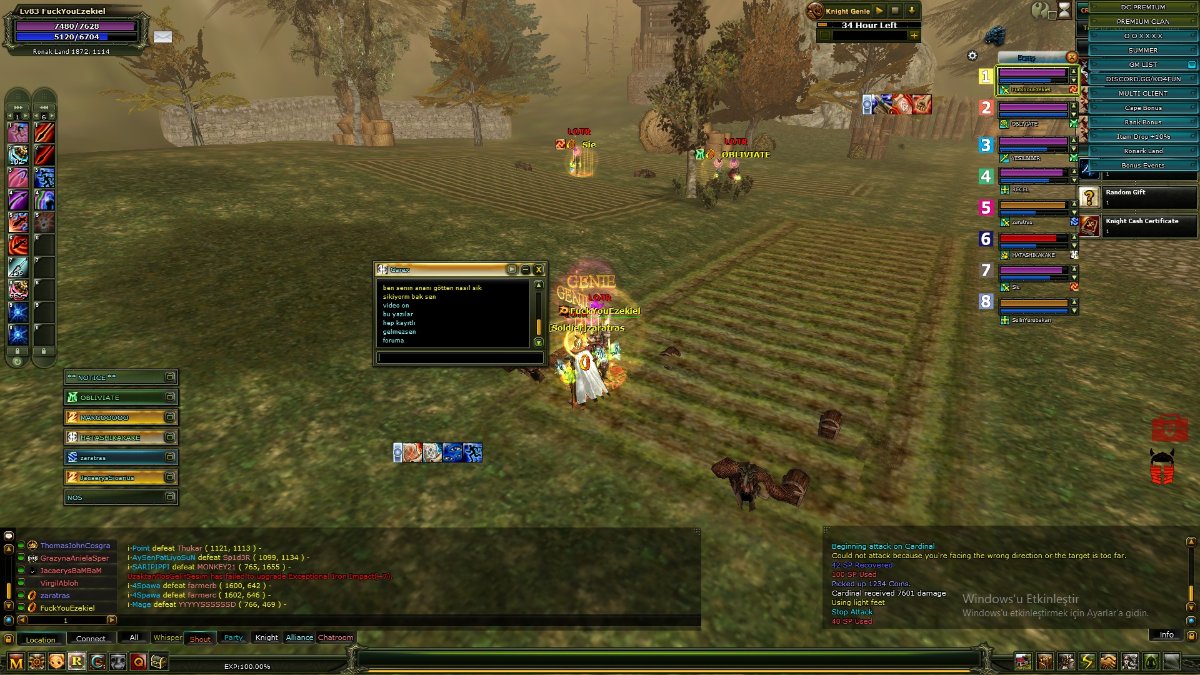Click the Location button
1200x675 pixels.
coord(41,639)
